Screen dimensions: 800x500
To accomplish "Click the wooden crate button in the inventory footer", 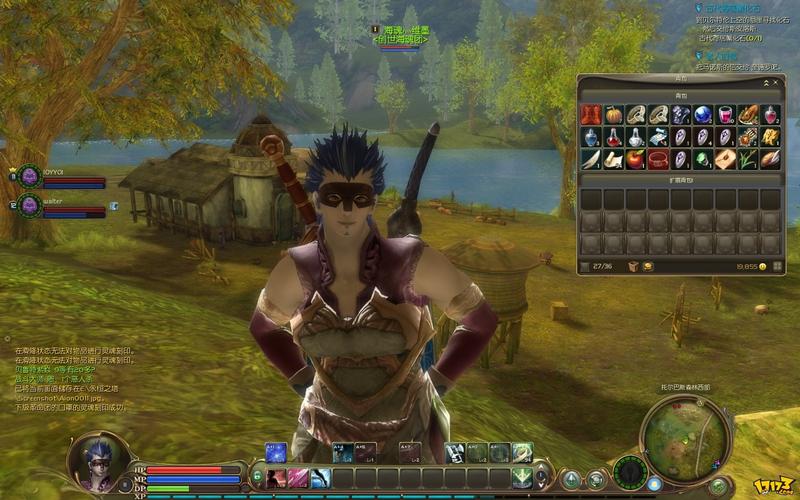I will [x=632, y=267].
